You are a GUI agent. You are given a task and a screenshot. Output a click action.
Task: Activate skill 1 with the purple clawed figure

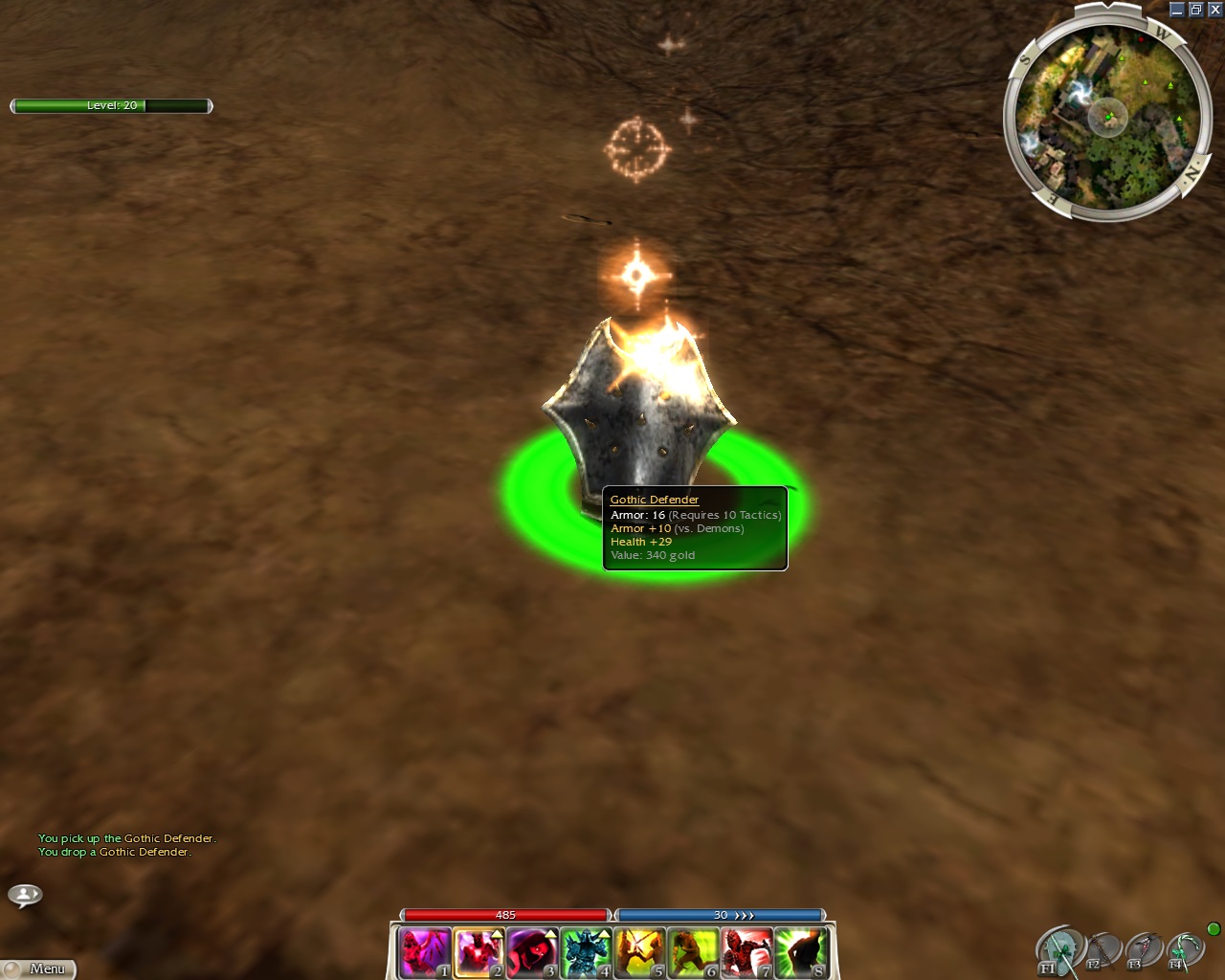[x=424, y=953]
